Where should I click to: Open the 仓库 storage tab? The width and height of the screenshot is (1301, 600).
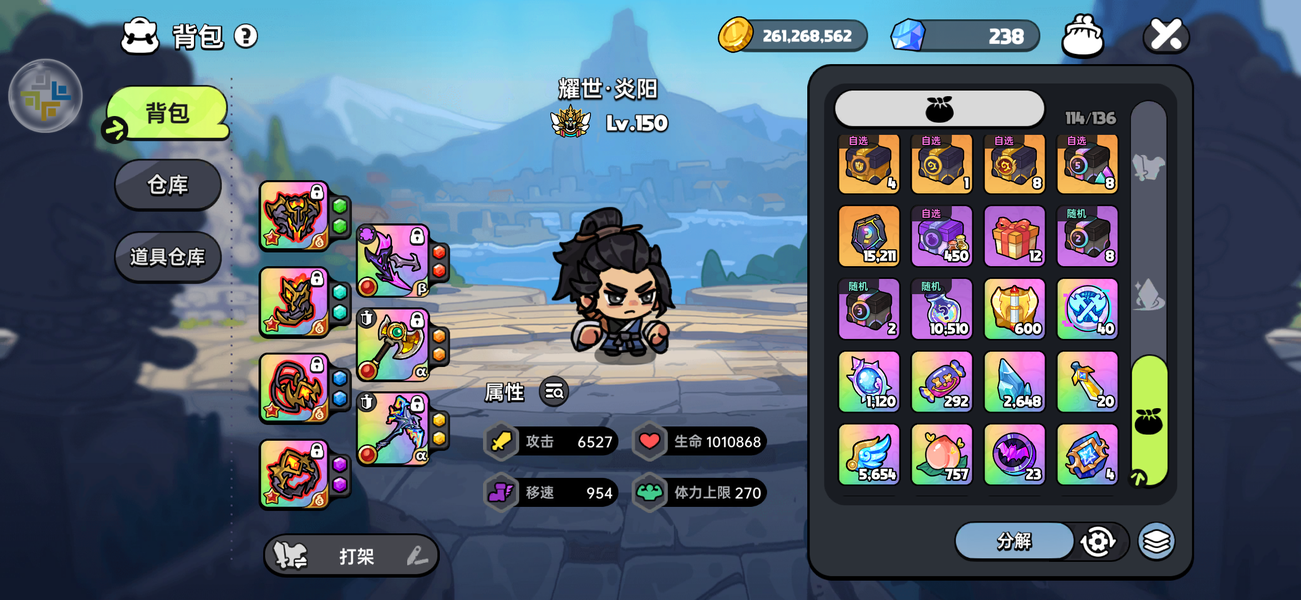[x=167, y=185]
